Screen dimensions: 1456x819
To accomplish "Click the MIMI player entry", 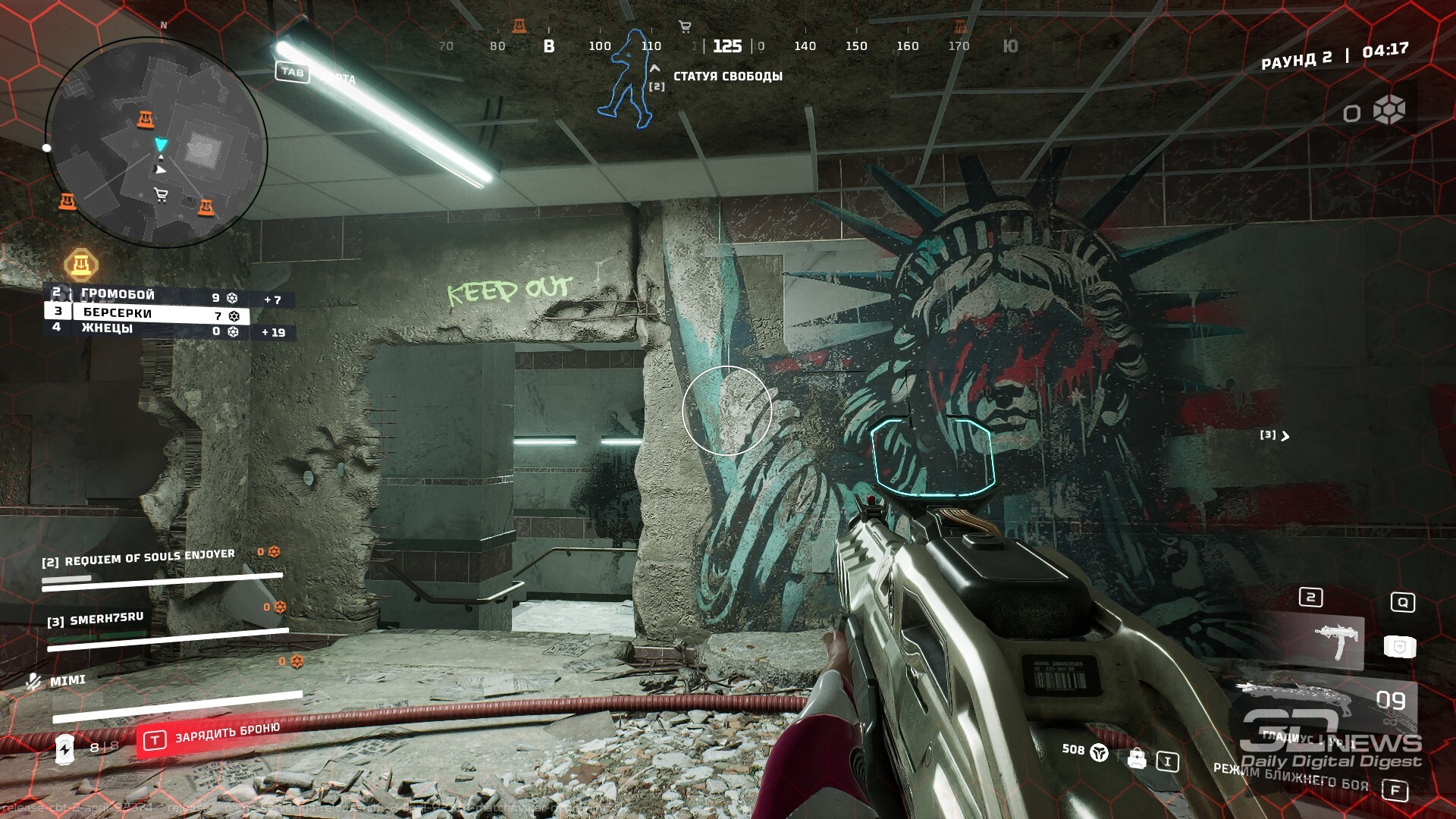I will pos(67,680).
